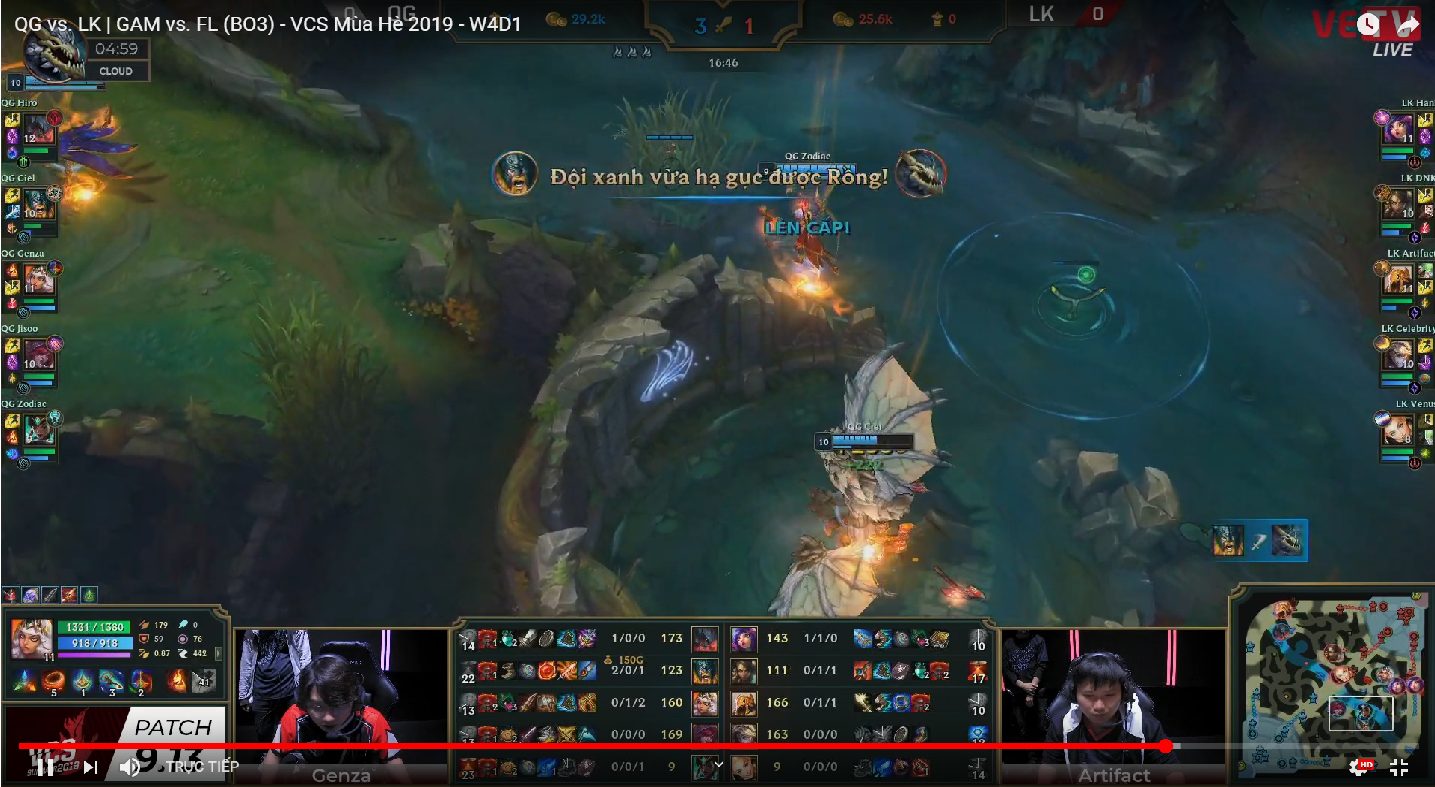Exit fullscreen mode
Image resolution: width=1435 pixels, height=787 pixels.
click(1399, 767)
